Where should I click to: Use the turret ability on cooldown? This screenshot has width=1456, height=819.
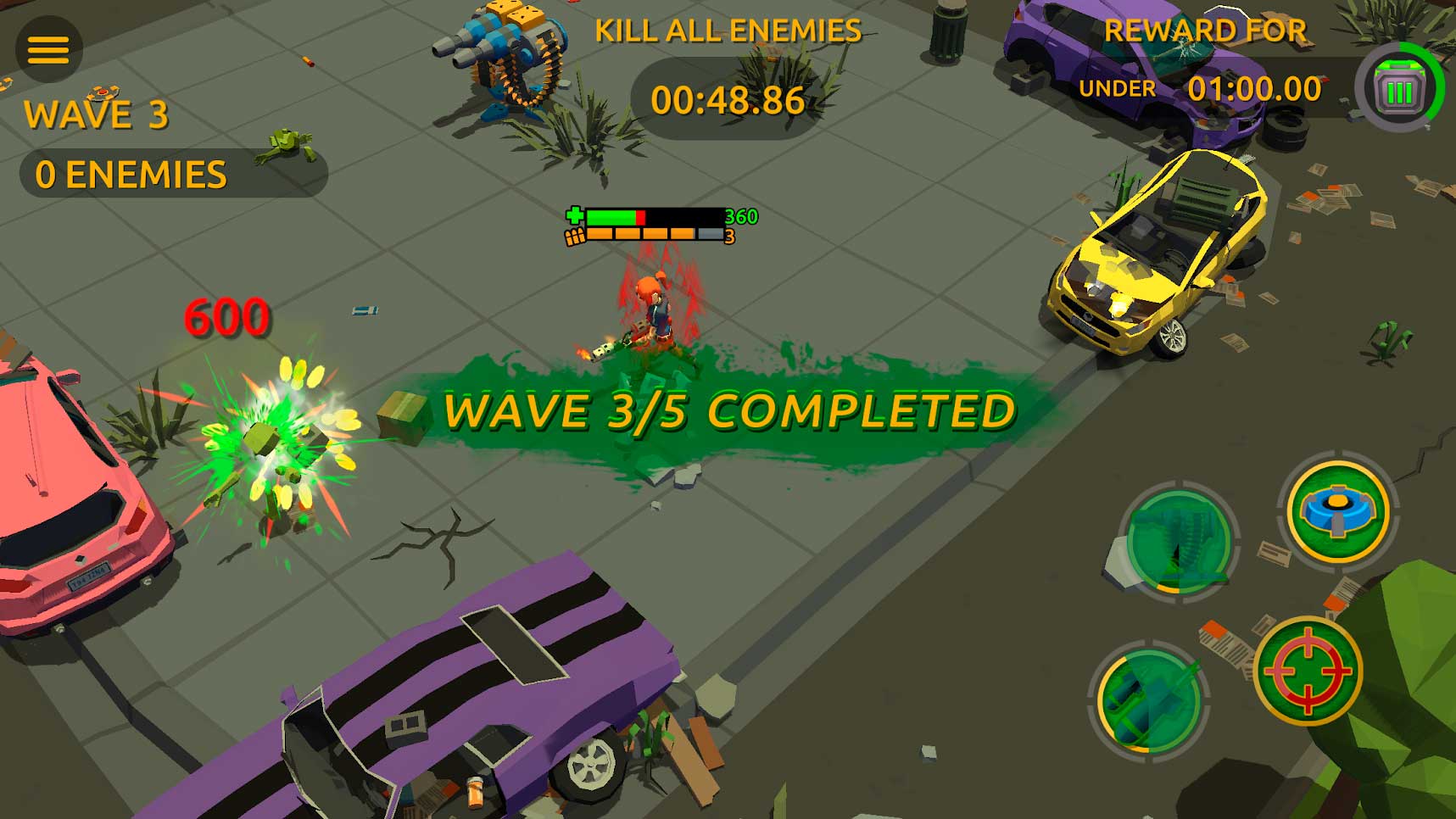click(1179, 541)
